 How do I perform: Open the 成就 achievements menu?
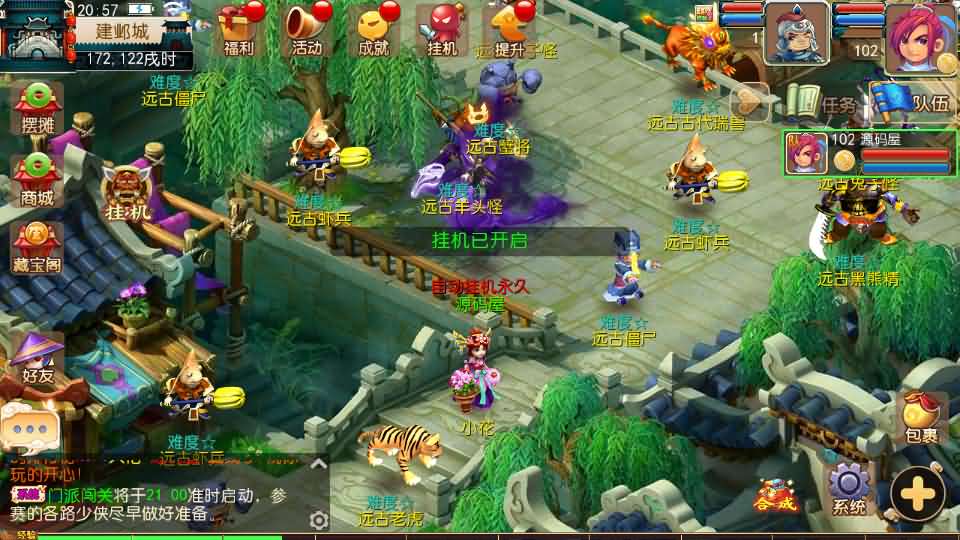374,28
